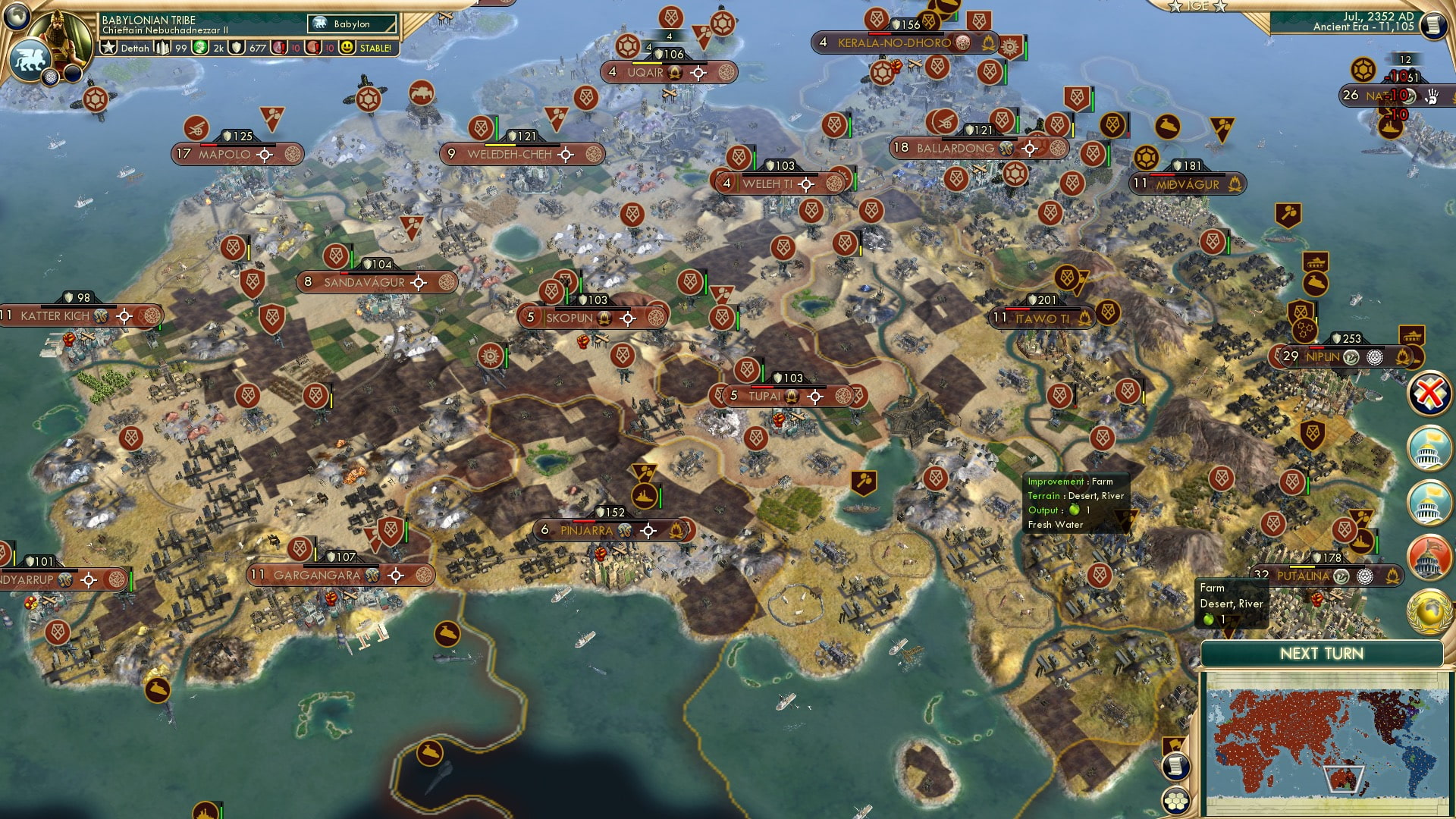Open the golden globe laurel notification
The image size is (1456, 819).
click(1429, 611)
